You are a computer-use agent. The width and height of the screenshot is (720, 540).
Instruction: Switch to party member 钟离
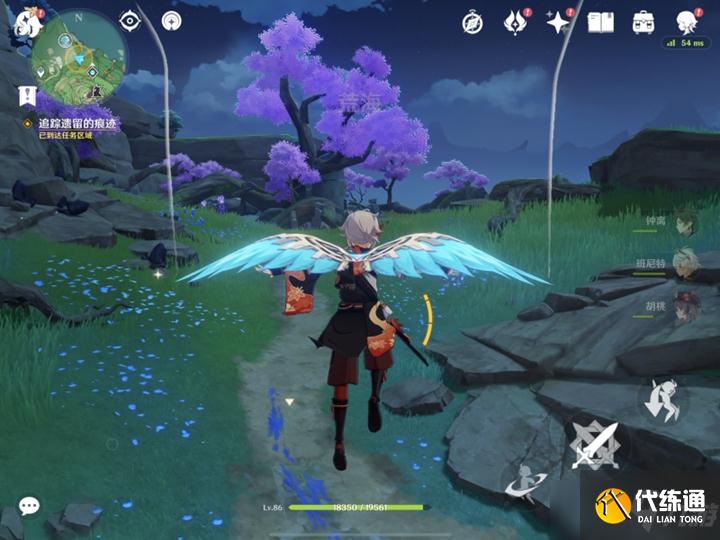[682, 223]
